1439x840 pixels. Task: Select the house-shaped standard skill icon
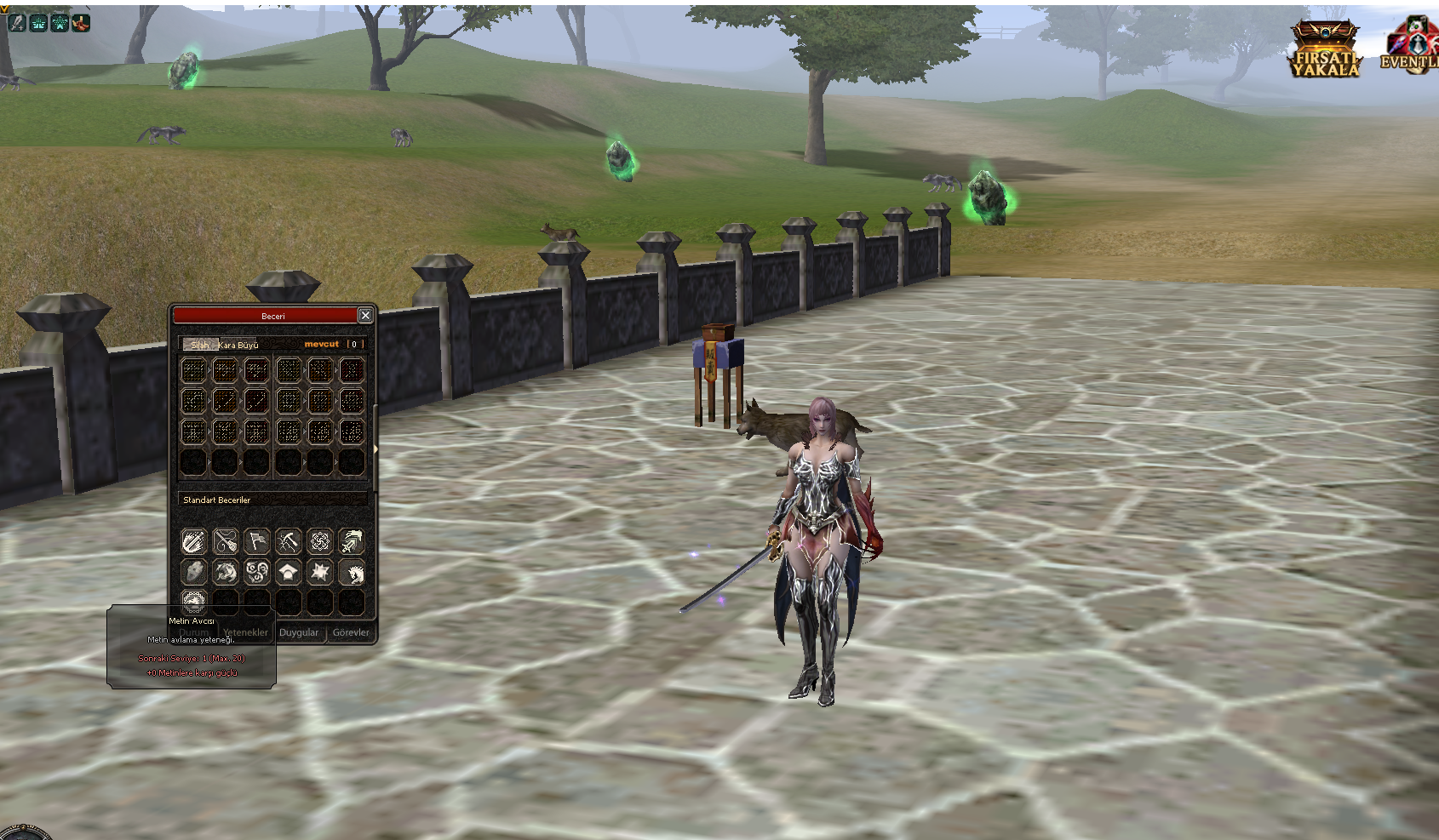(x=289, y=573)
